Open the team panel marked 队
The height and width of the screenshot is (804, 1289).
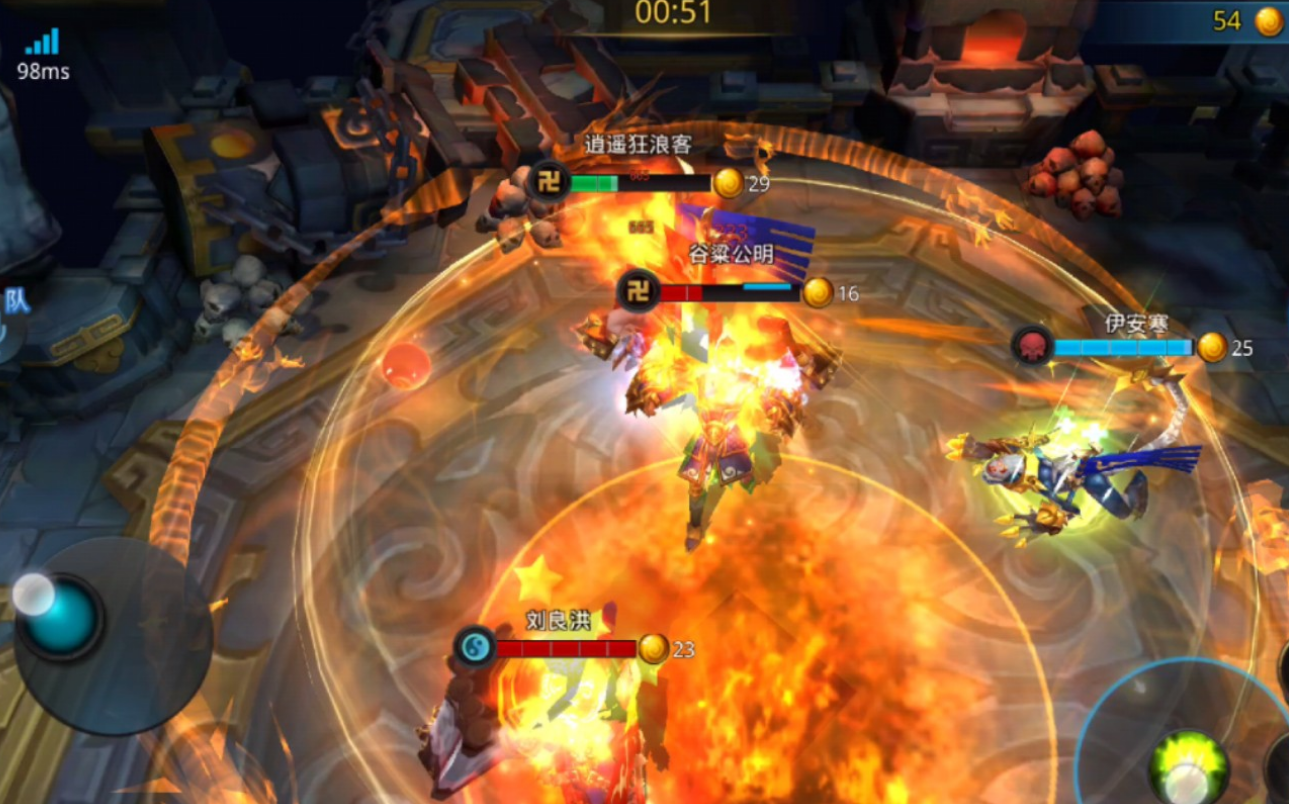15,303
